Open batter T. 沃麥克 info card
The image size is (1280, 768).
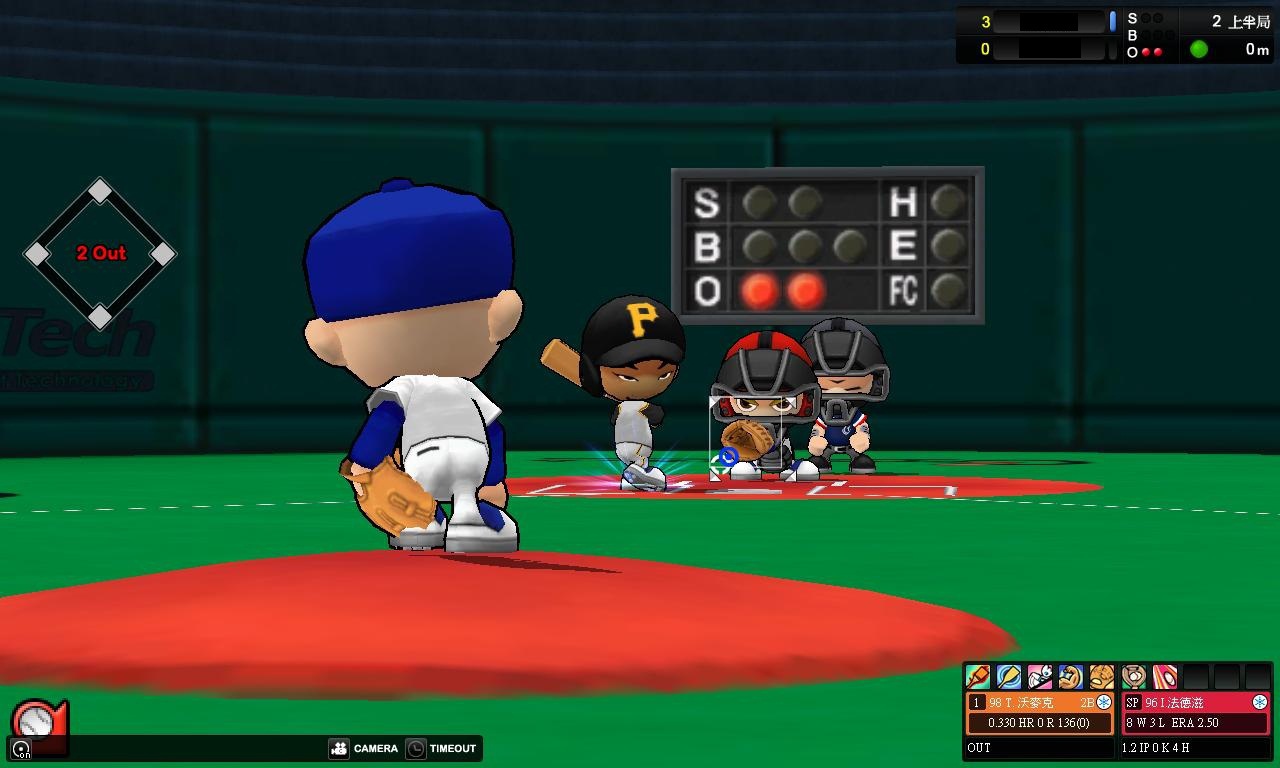[x=1030, y=703]
